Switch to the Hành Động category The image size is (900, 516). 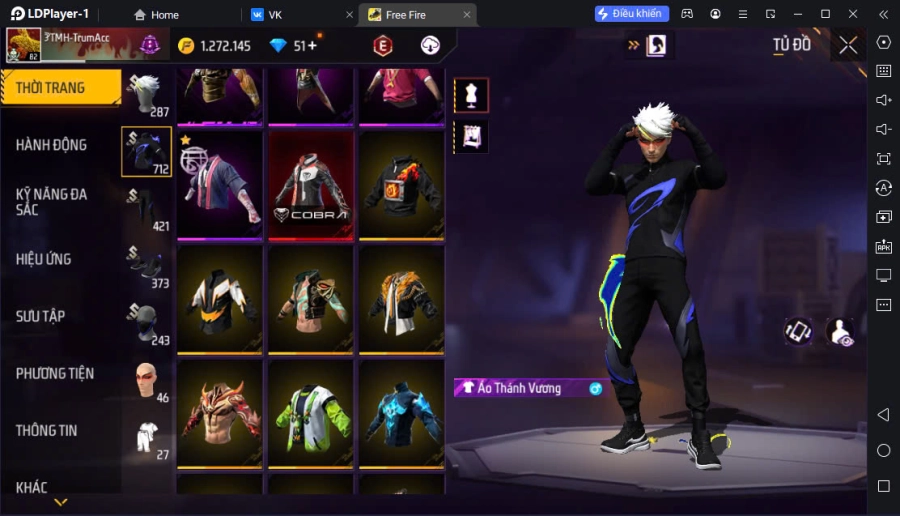point(60,145)
